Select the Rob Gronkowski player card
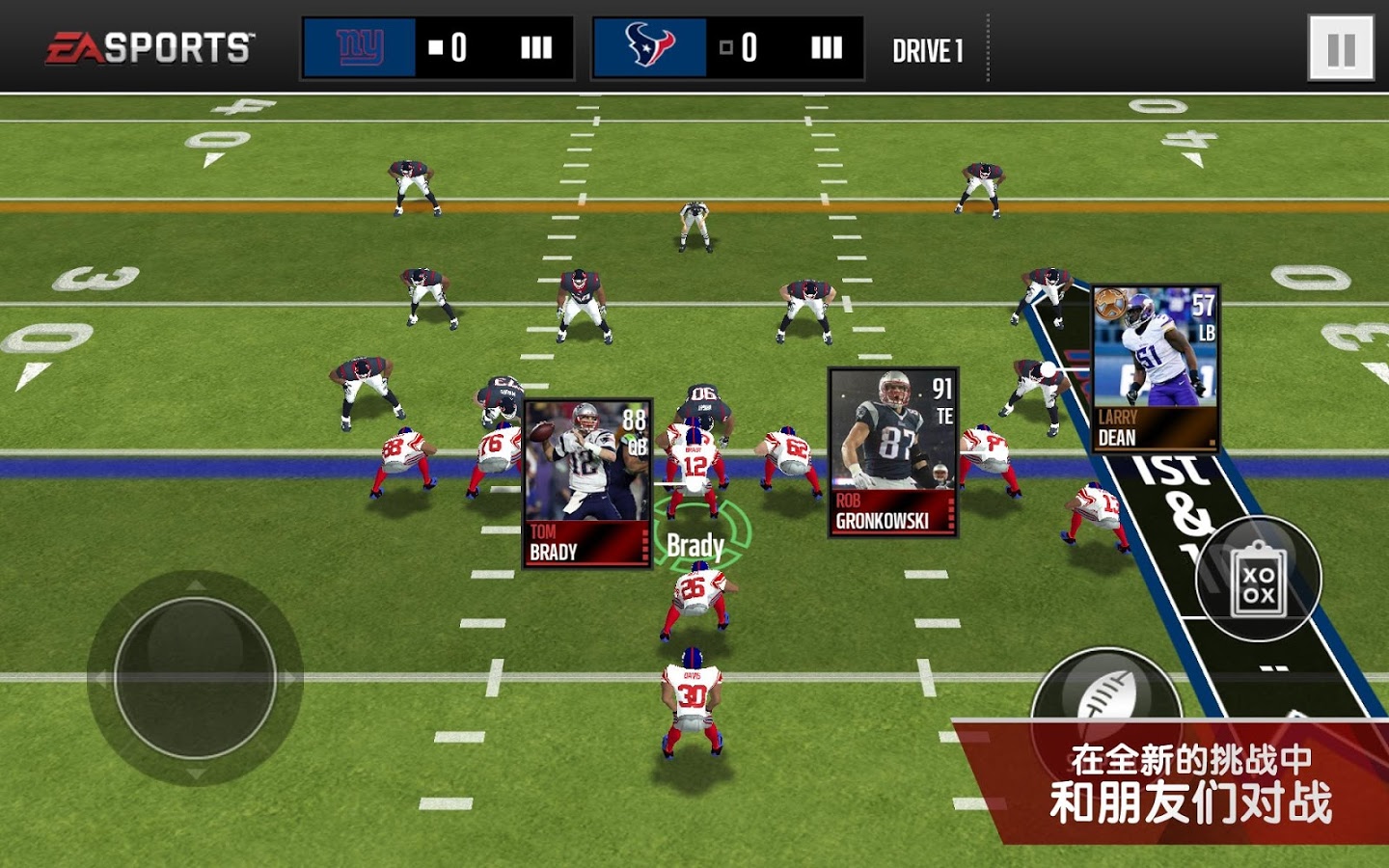 [893, 451]
